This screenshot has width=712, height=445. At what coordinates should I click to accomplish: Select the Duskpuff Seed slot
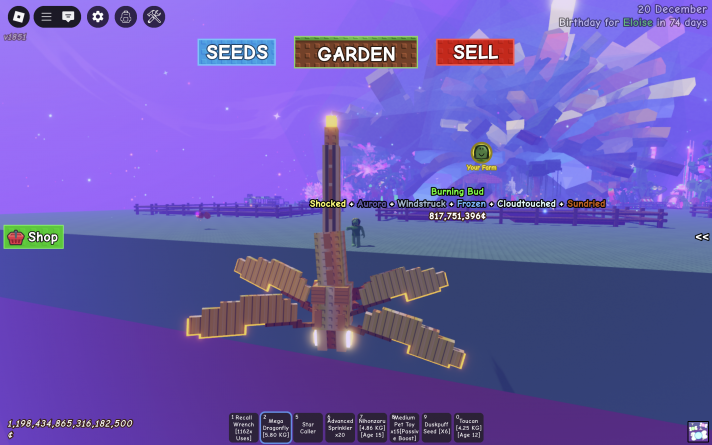coord(436,428)
